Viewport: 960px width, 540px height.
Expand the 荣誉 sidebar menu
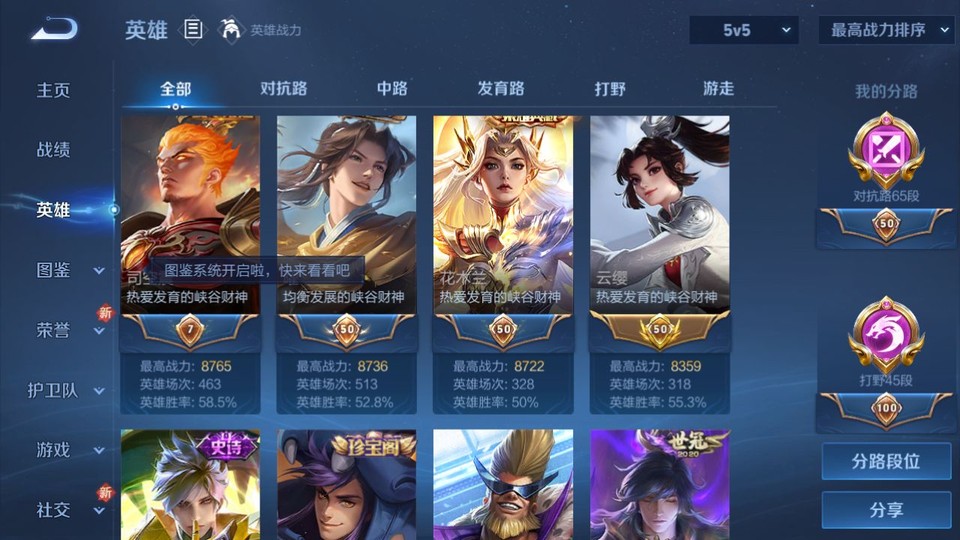[68, 330]
